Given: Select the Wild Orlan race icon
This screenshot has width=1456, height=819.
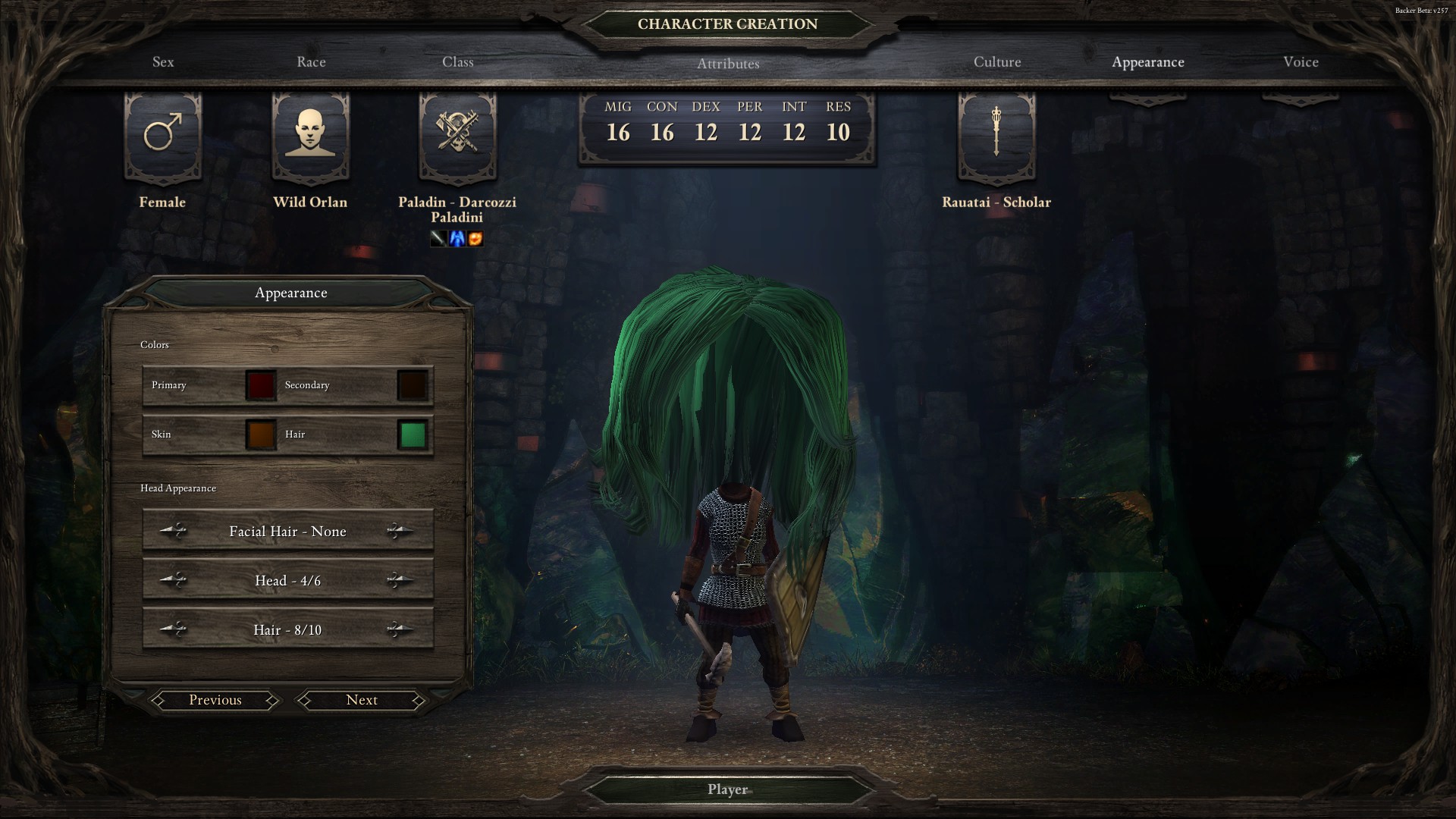Looking at the screenshot, I should [x=310, y=136].
